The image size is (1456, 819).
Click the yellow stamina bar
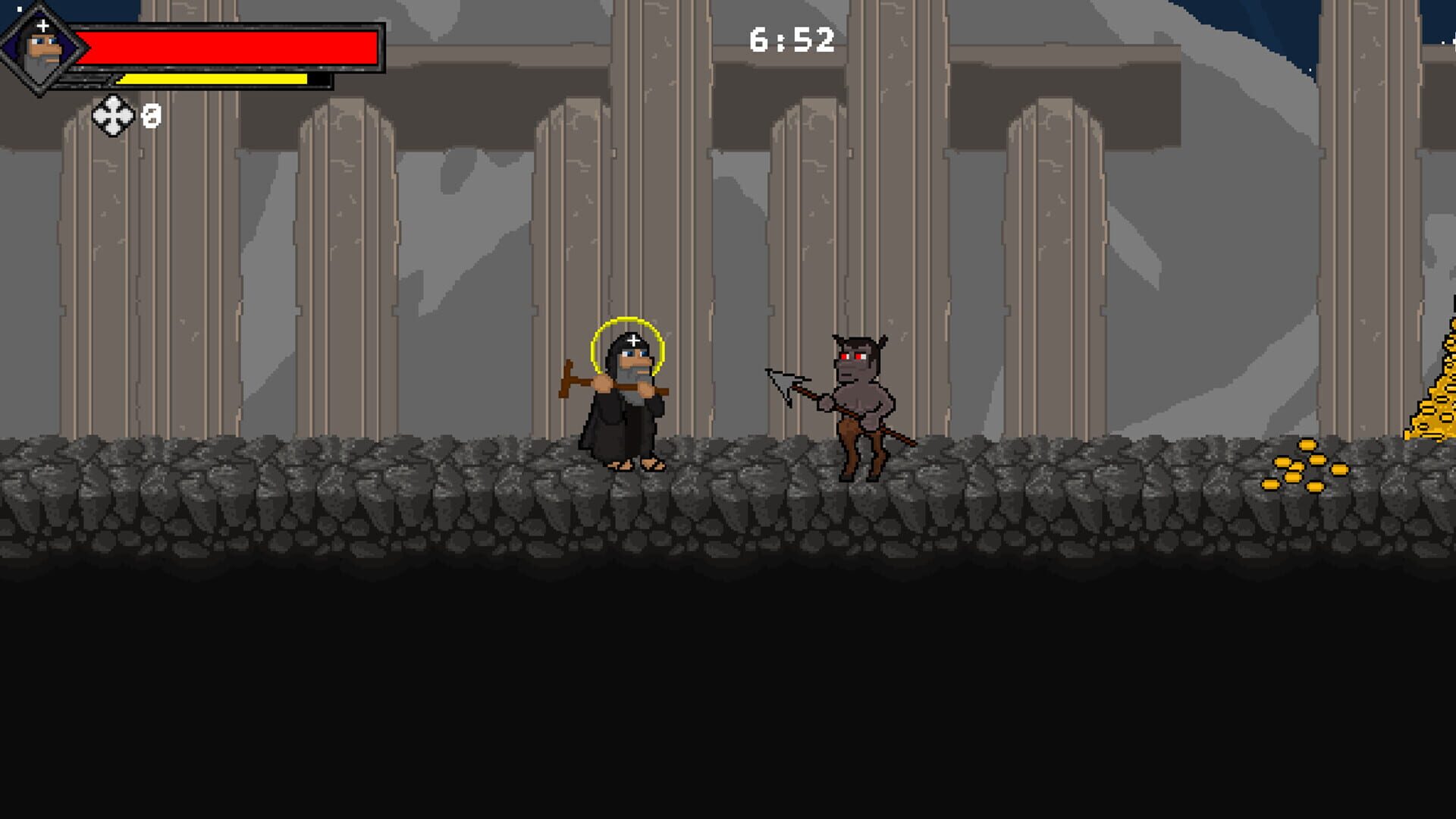pos(212,77)
